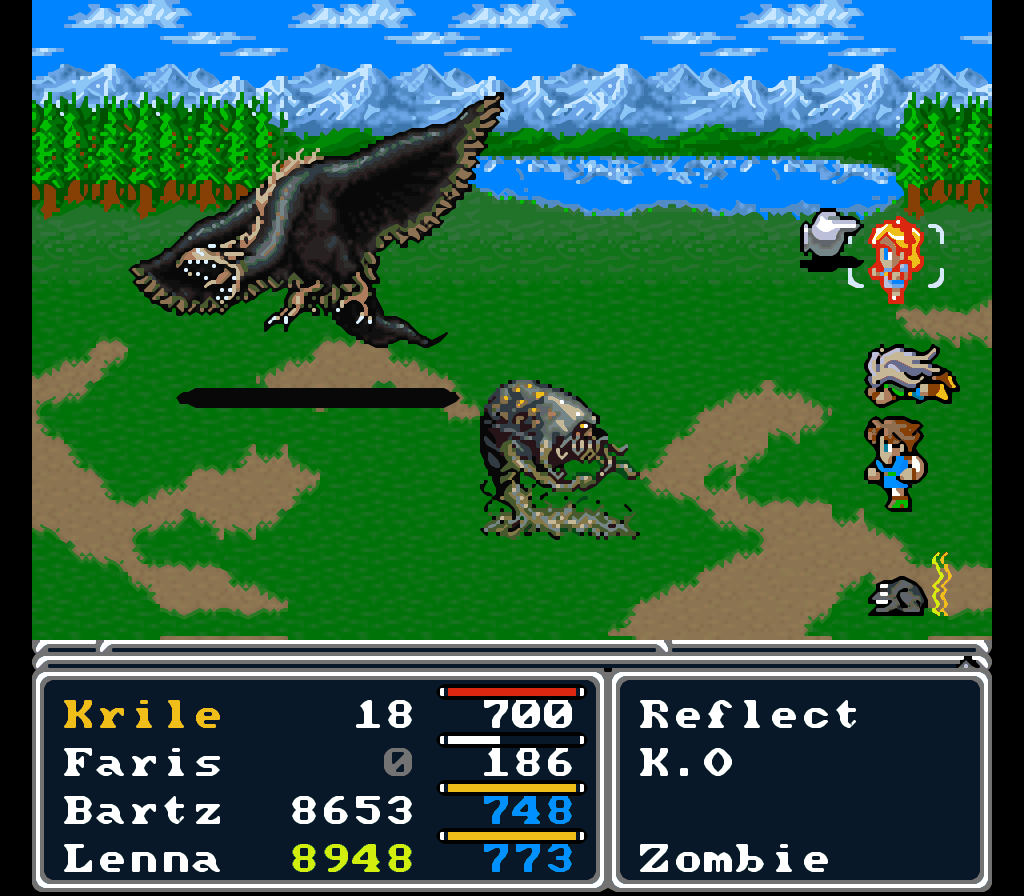The width and height of the screenshot is (1024, 896).
Task: Click the party member inside the bracket cursor
Action: click(894, 258)
